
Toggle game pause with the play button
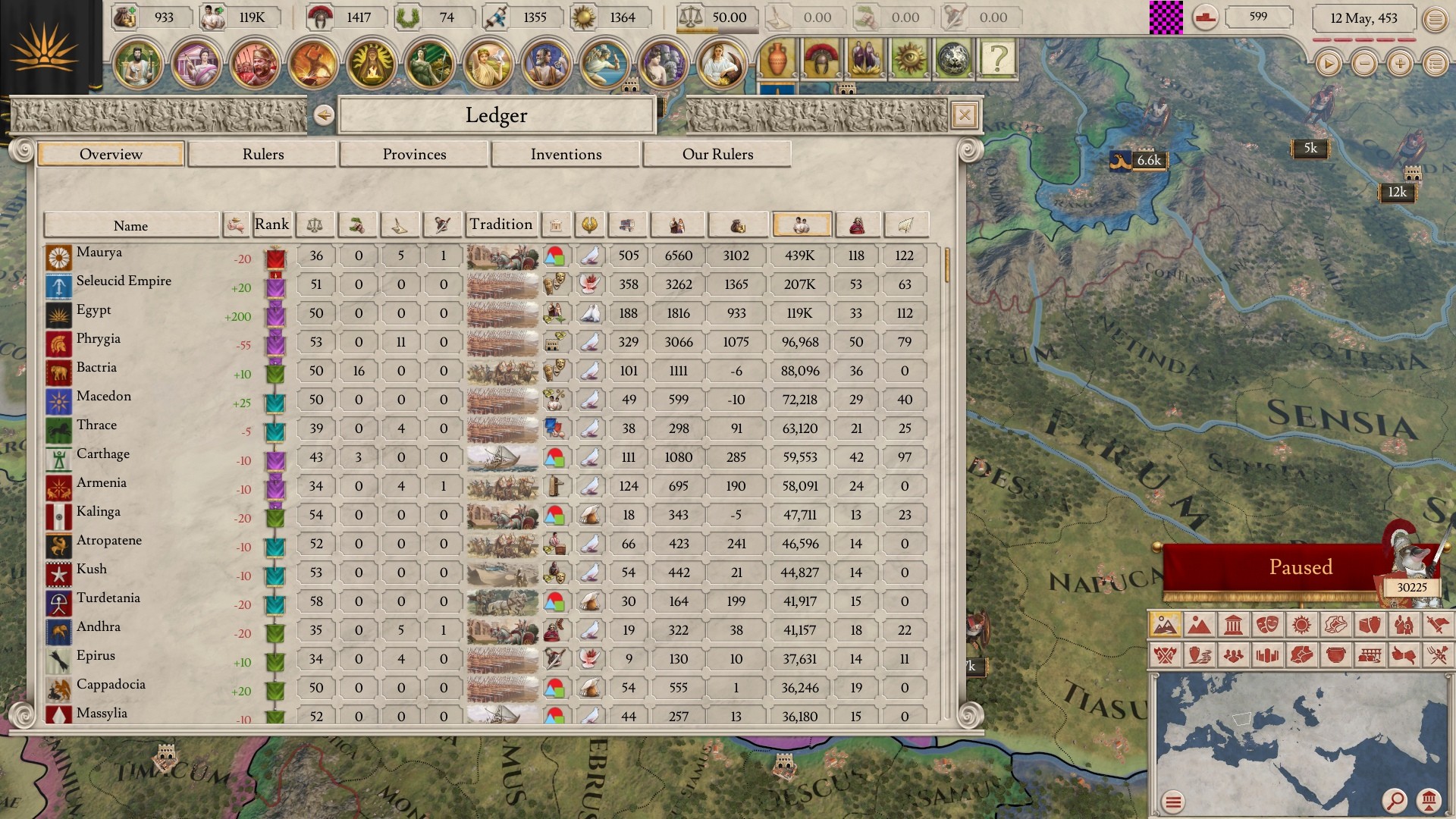(x=1328, y=64)
